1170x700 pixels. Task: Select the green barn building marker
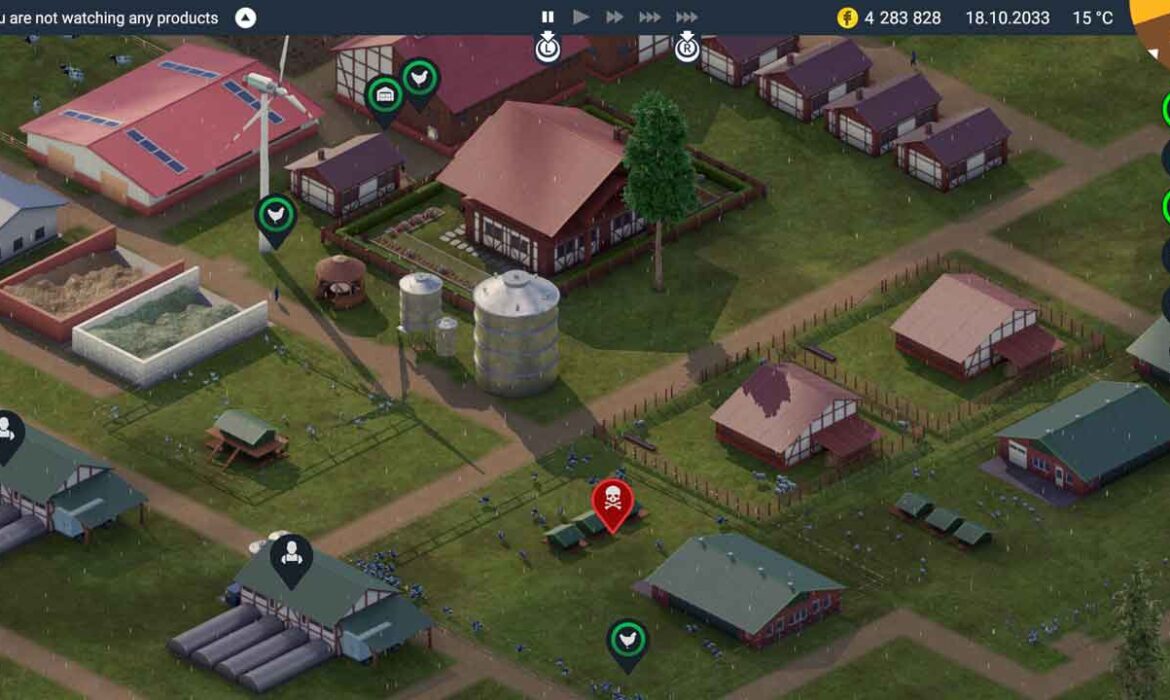point(385,96)
